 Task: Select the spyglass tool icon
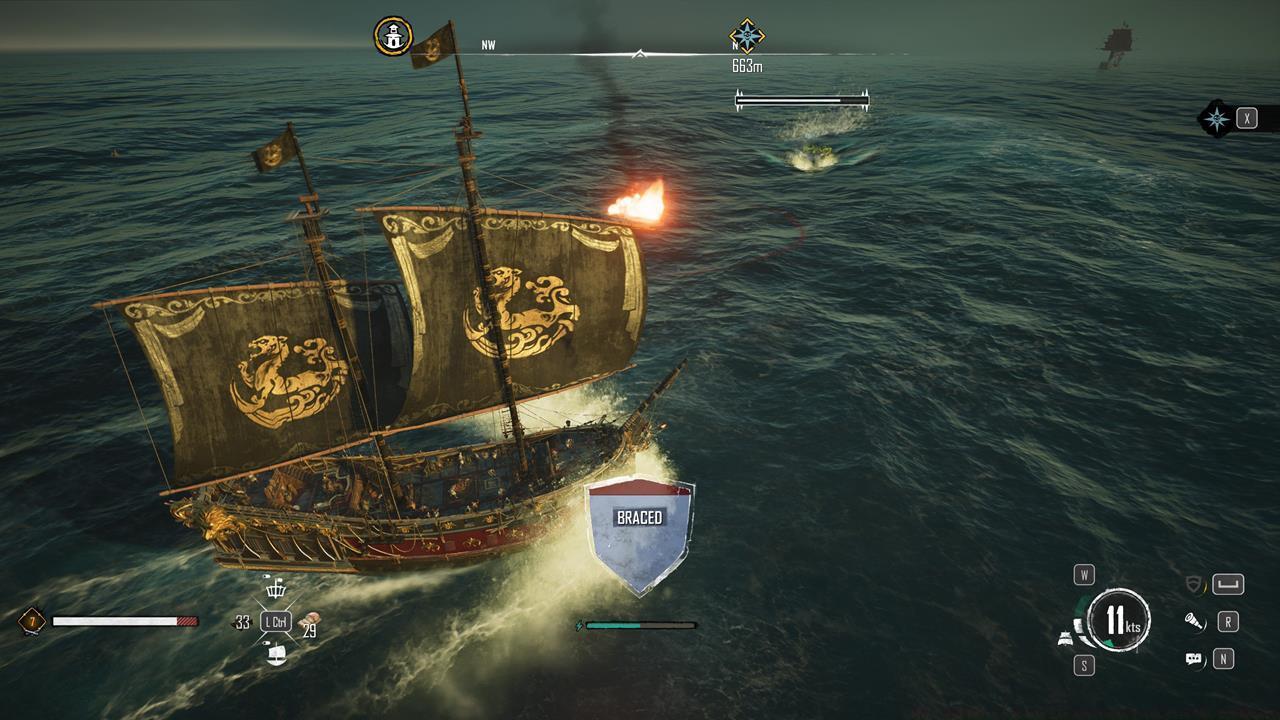click(x=1193, y=622)
